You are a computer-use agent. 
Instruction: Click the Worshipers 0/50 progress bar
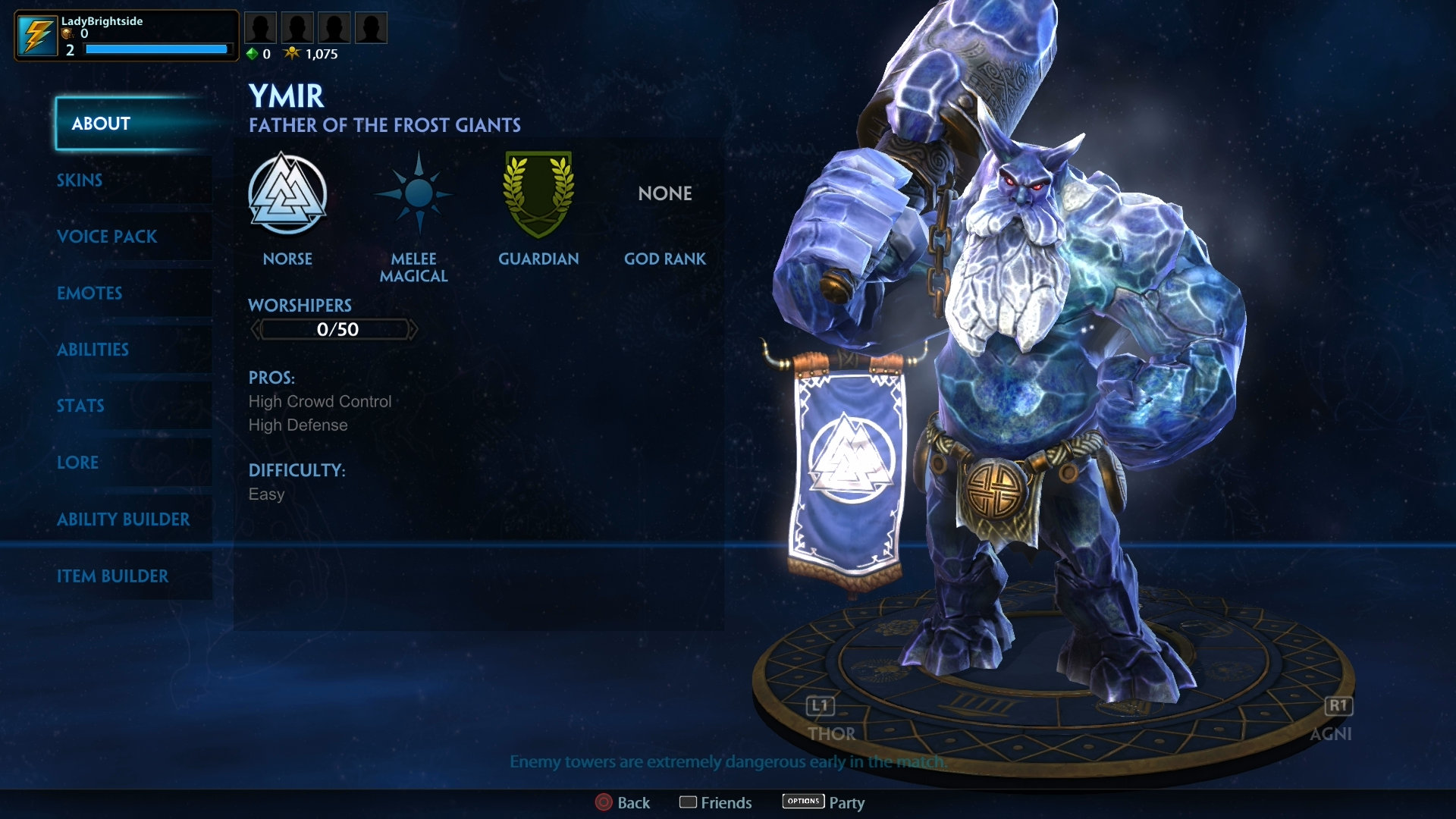334,329
